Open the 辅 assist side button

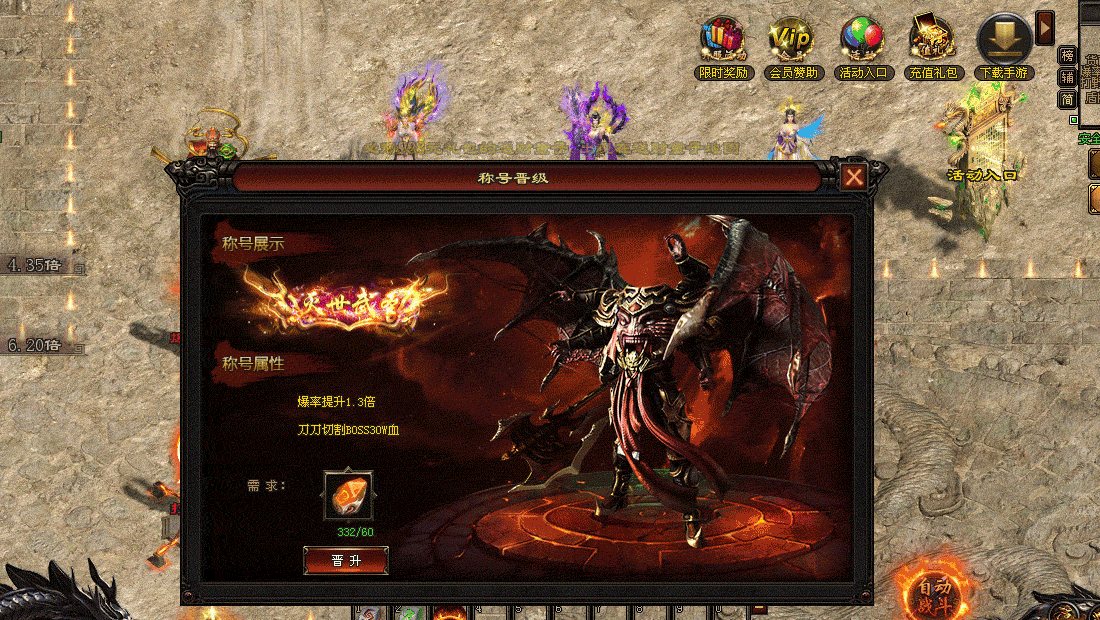(x=1068, y=77)
